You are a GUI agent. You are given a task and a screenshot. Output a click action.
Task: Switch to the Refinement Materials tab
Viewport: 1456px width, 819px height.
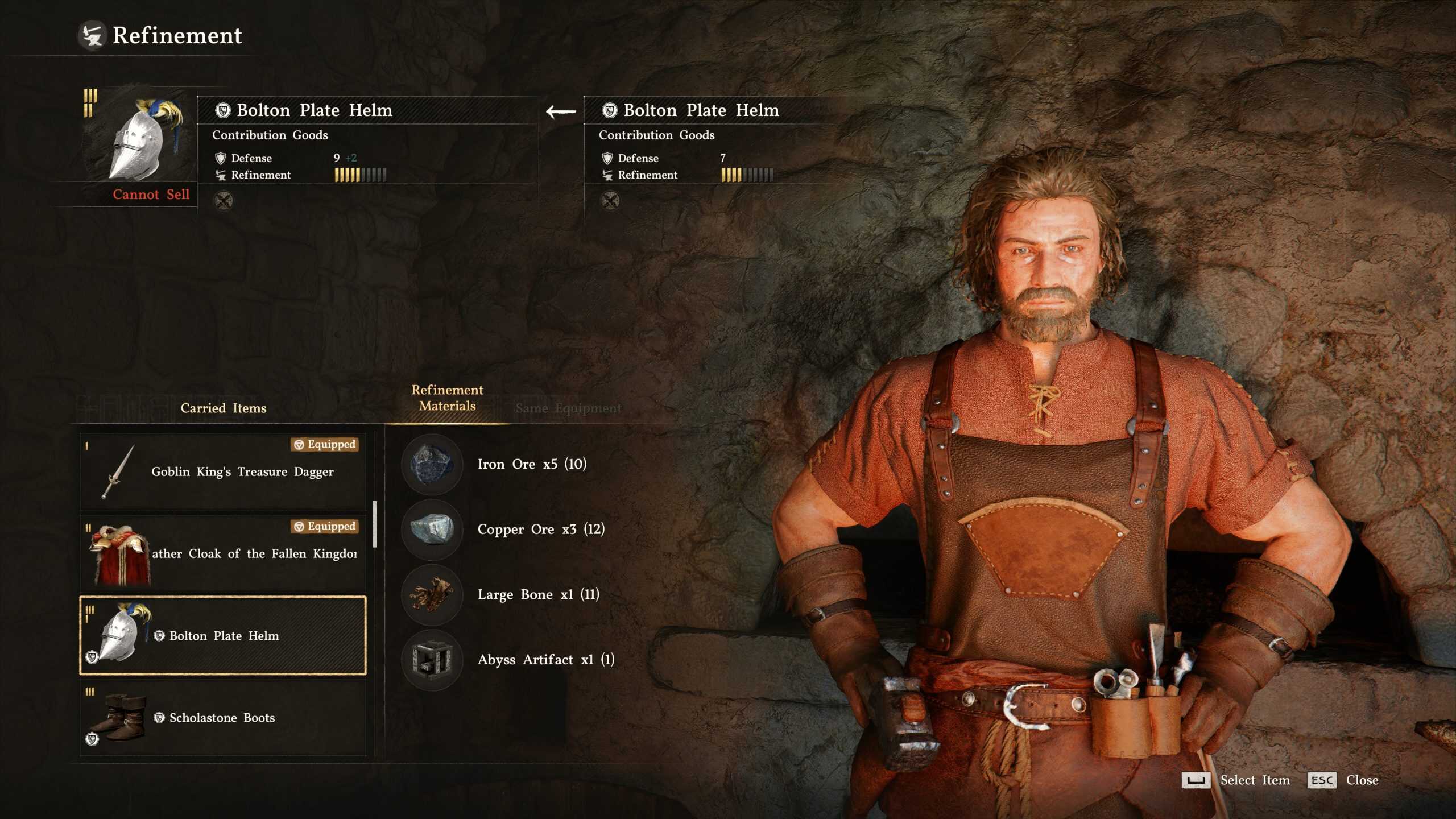point(447,398)
